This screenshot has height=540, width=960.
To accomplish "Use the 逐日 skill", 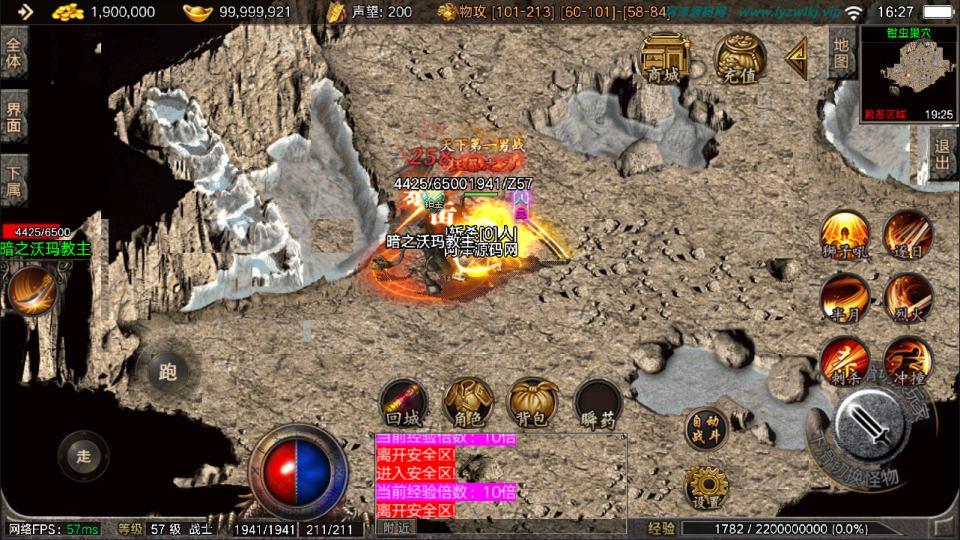I will click(x=908, y=235).
